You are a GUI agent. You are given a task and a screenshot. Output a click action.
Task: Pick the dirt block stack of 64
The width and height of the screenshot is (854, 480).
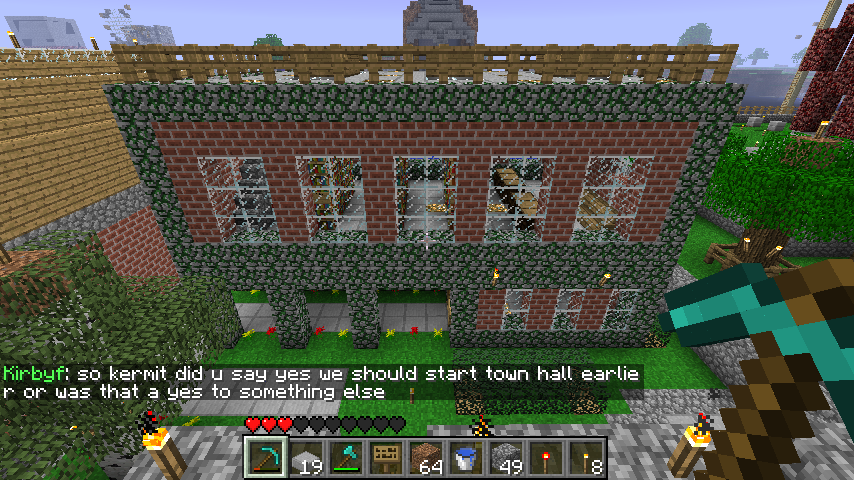click(426, 458)
